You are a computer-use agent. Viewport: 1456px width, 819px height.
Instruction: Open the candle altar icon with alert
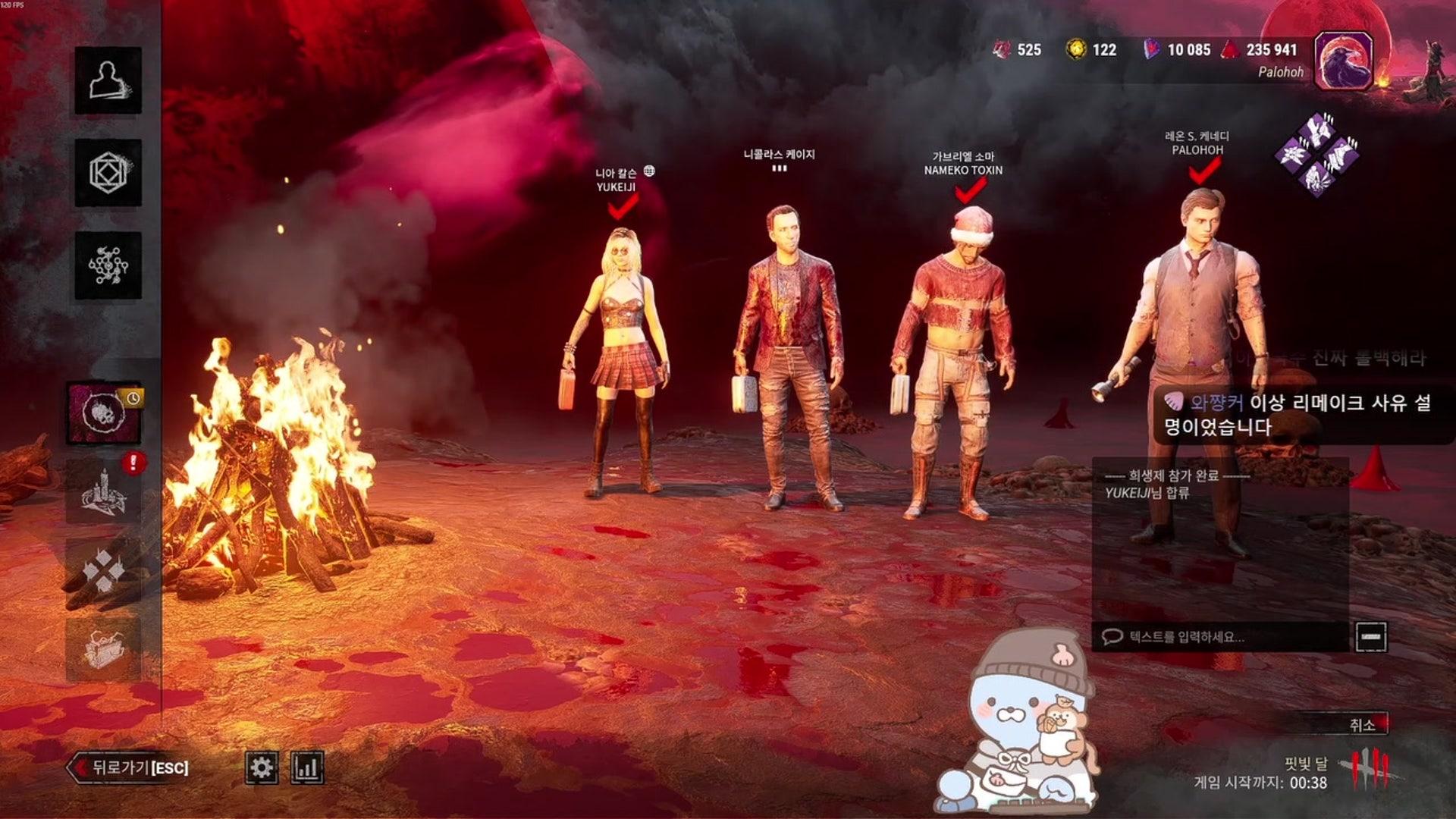coord(104,491)
